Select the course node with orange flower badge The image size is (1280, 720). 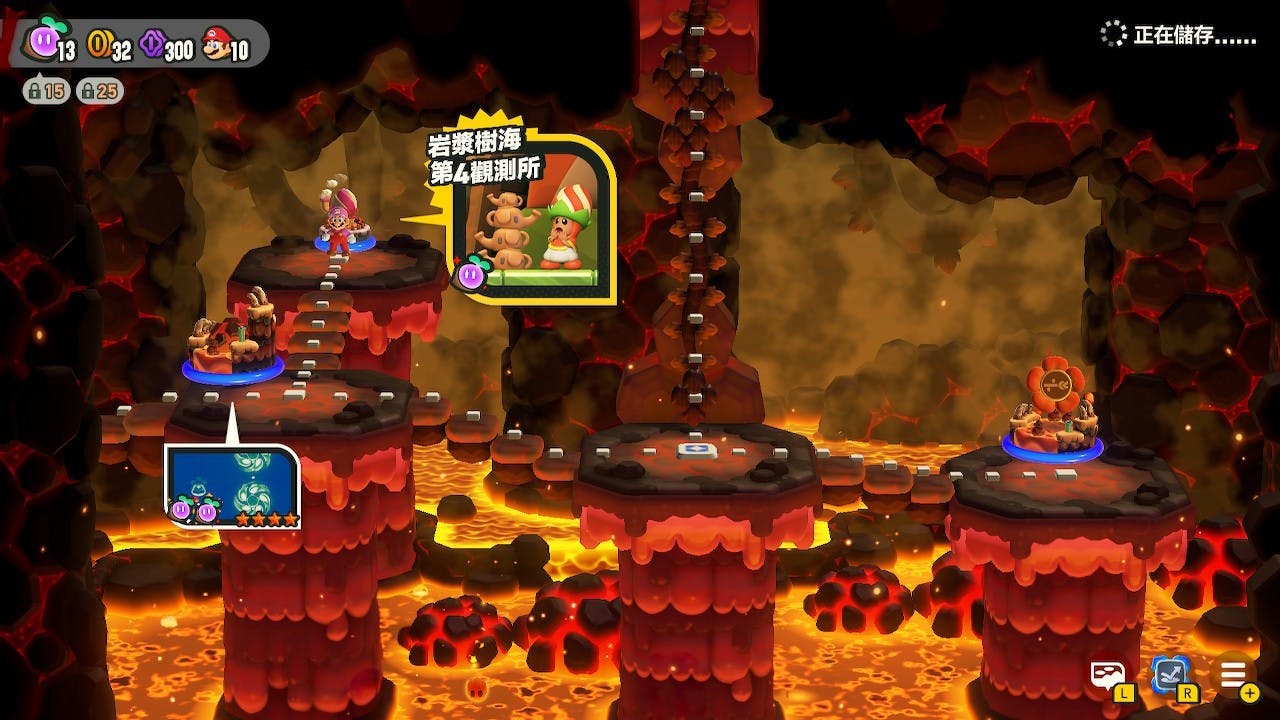[1052, 422]
